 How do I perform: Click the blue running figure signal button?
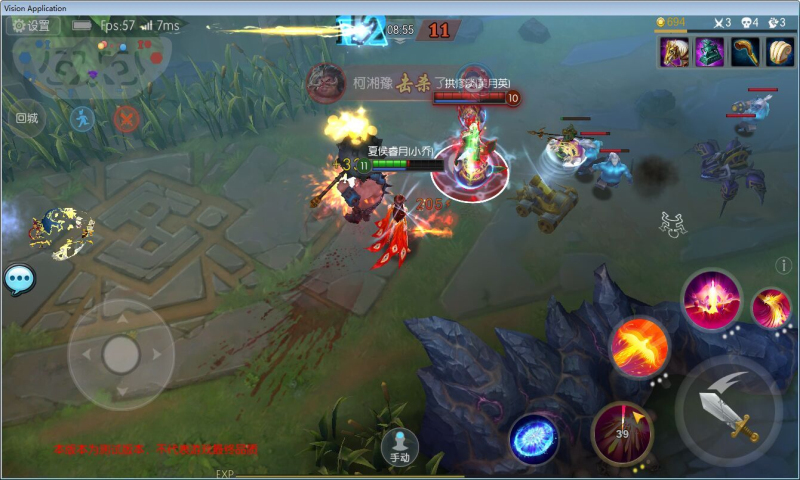click(x=82, y=119)
